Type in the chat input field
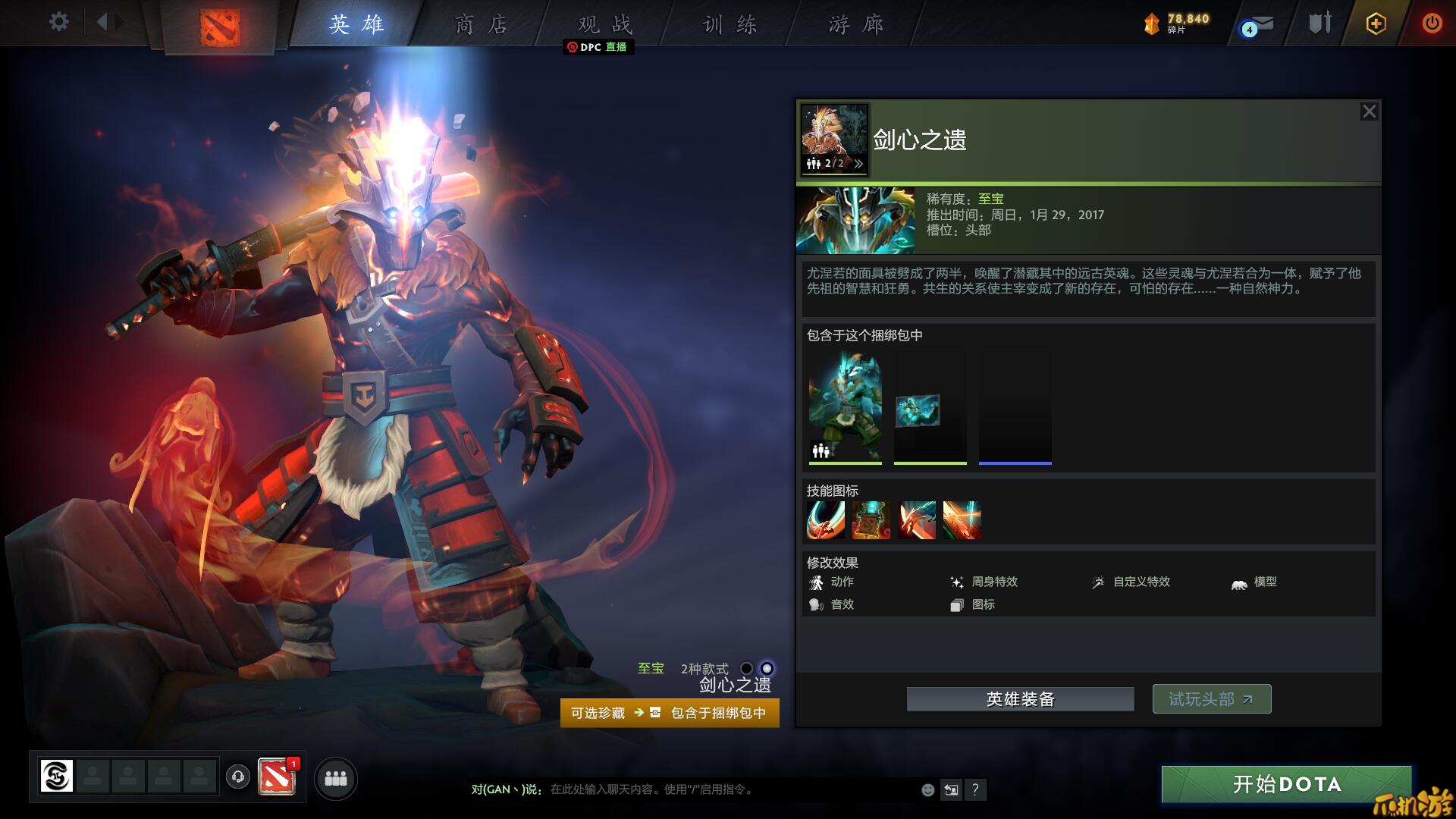 coord(728,789)
